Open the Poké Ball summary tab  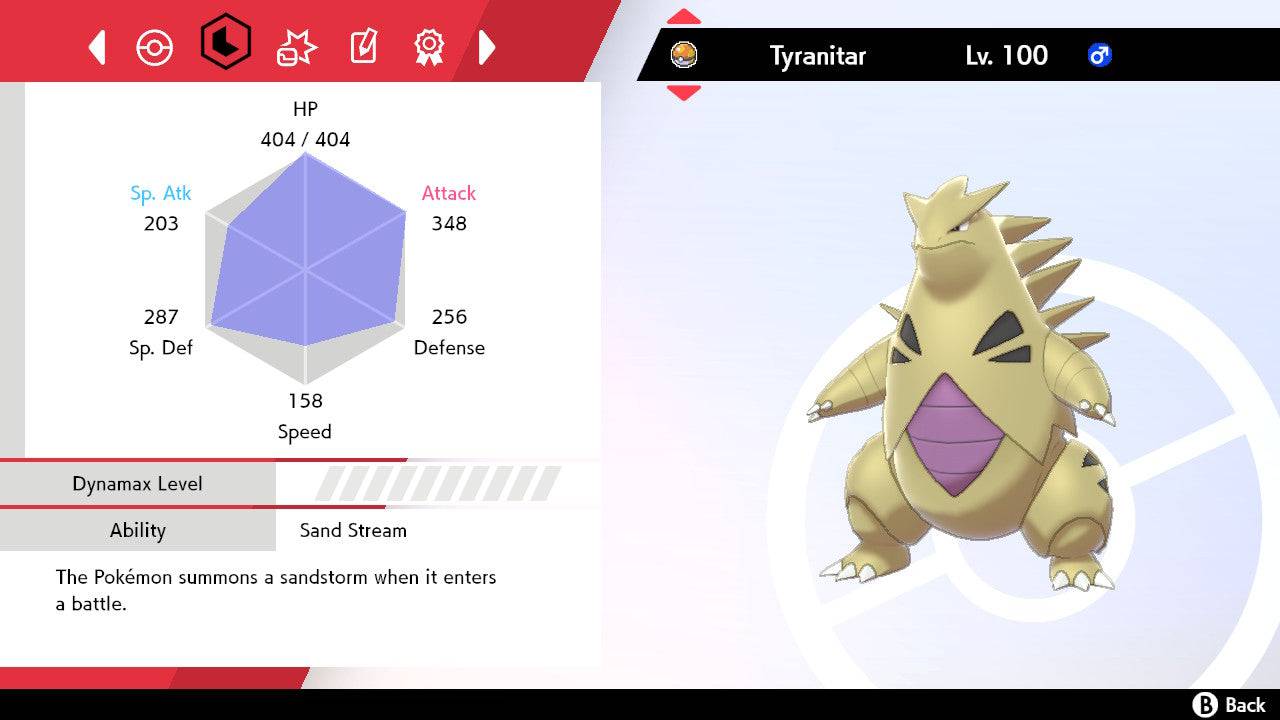[x=155, y=47]
